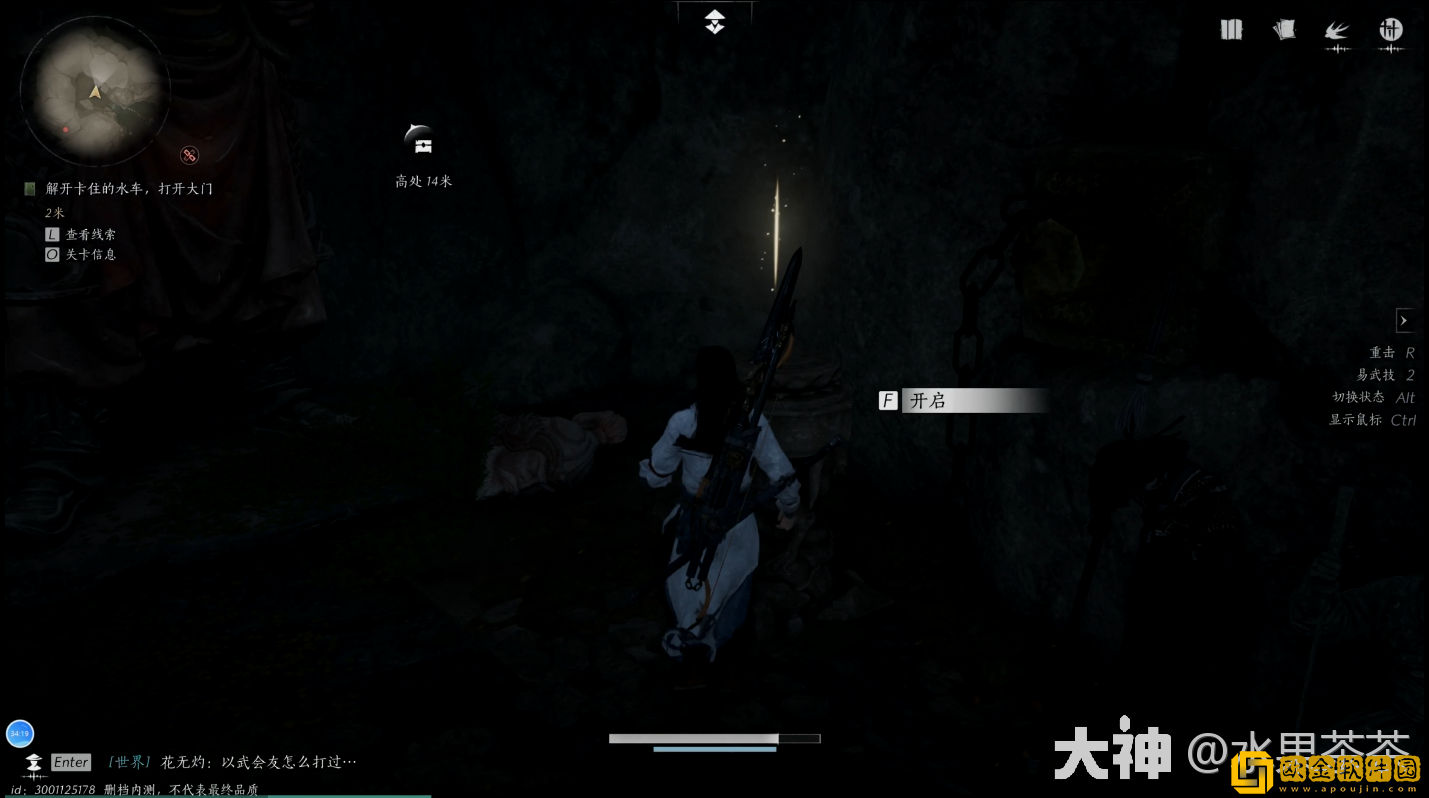Click the red crossed icon beside the minimap
The height and width of the screenshot is (798, 1429).
click(189, 155)
